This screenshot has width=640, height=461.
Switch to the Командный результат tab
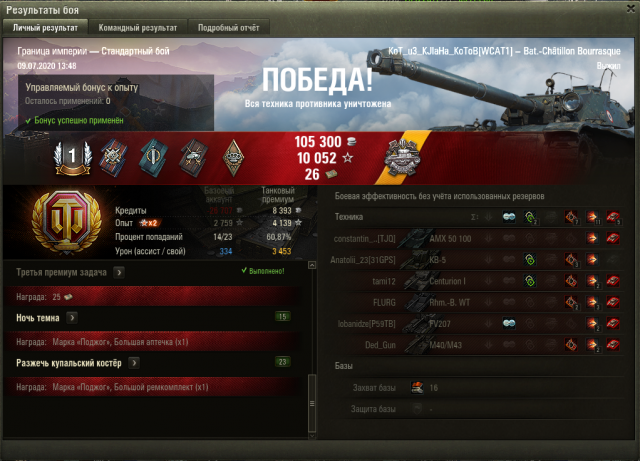click(138, 28)
